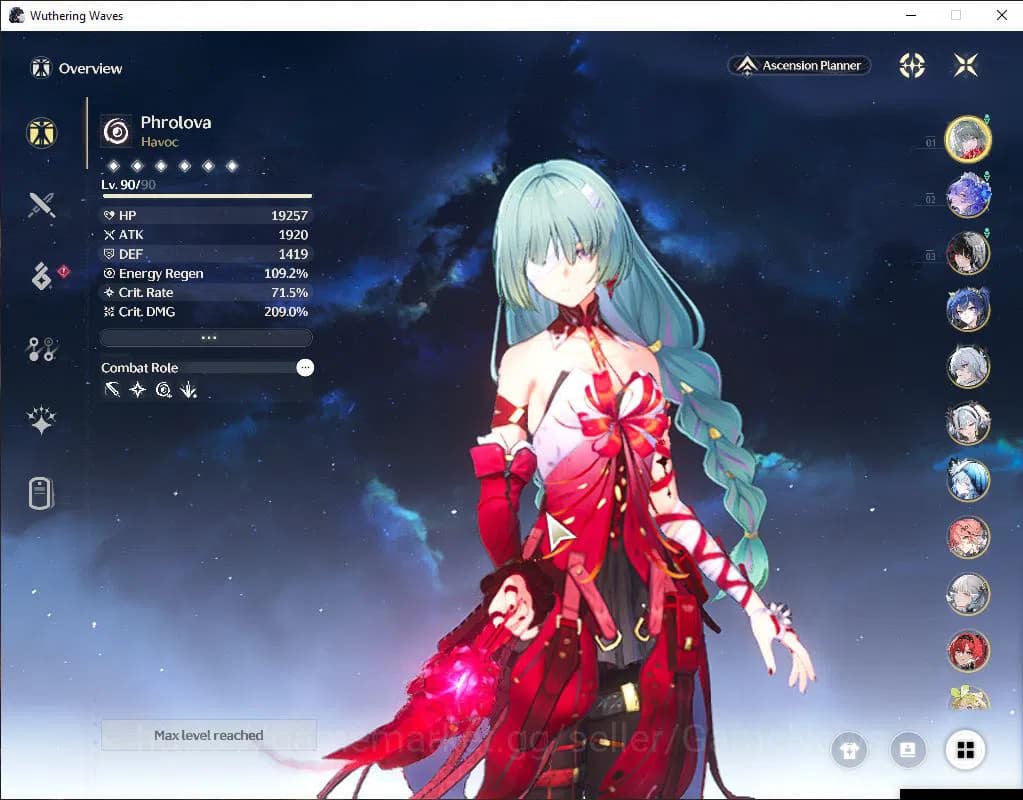This screenshot has width=1023, height=800.
Task: Open the Ascension Planner
Action: pos(799,66)
